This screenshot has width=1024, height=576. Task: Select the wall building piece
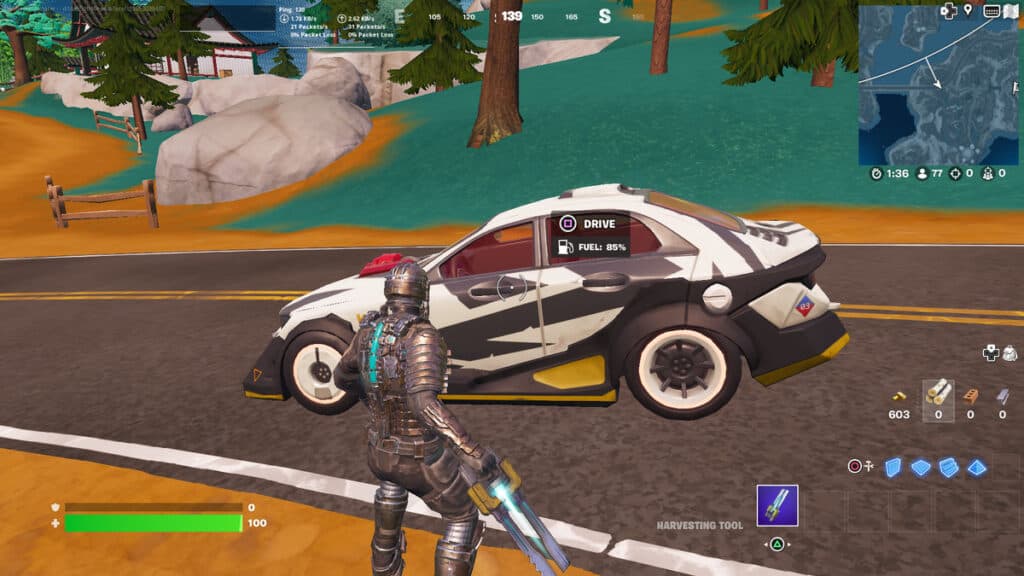(891, 467)
